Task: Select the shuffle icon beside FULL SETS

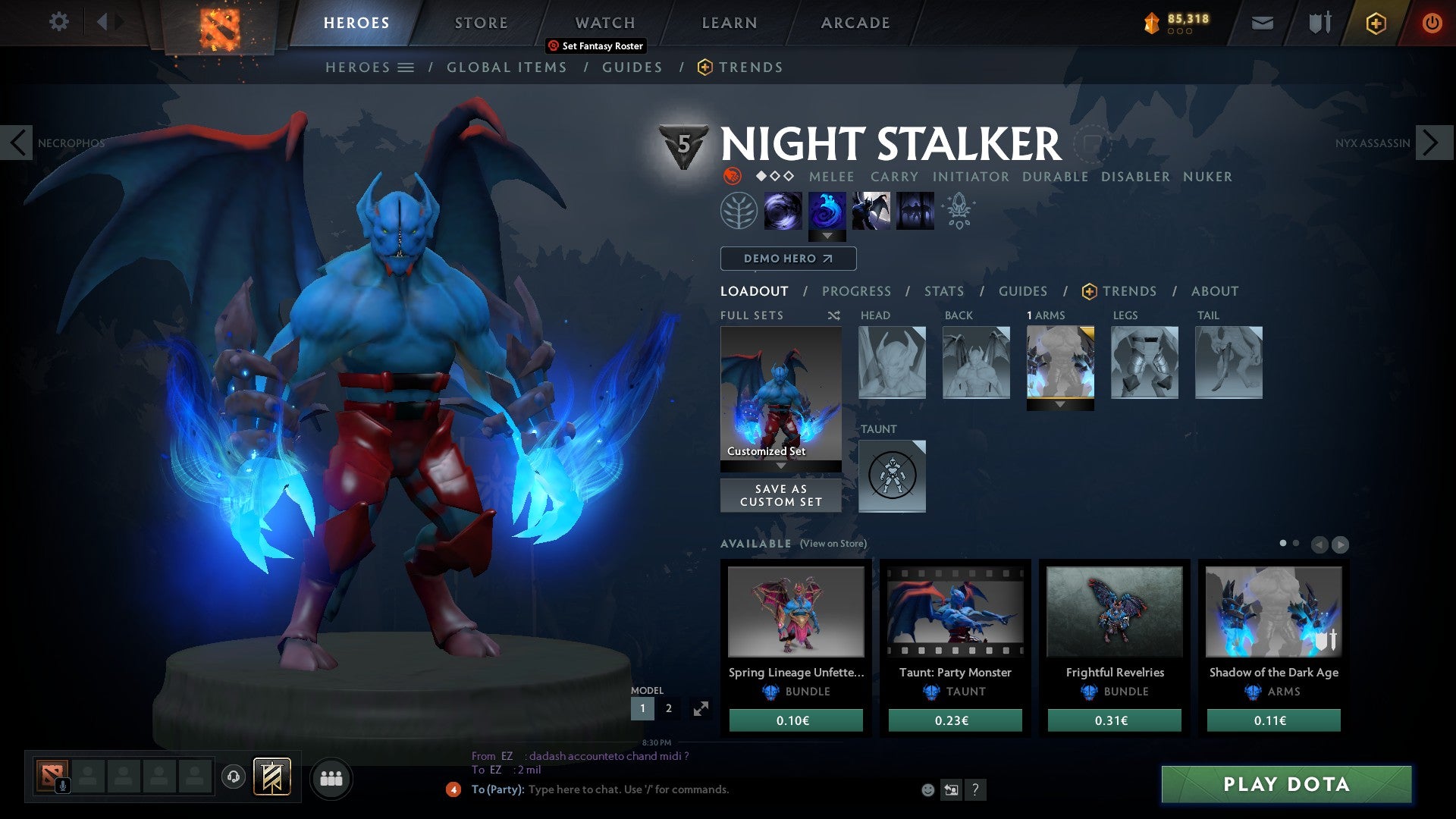Action: pos(833,315)
